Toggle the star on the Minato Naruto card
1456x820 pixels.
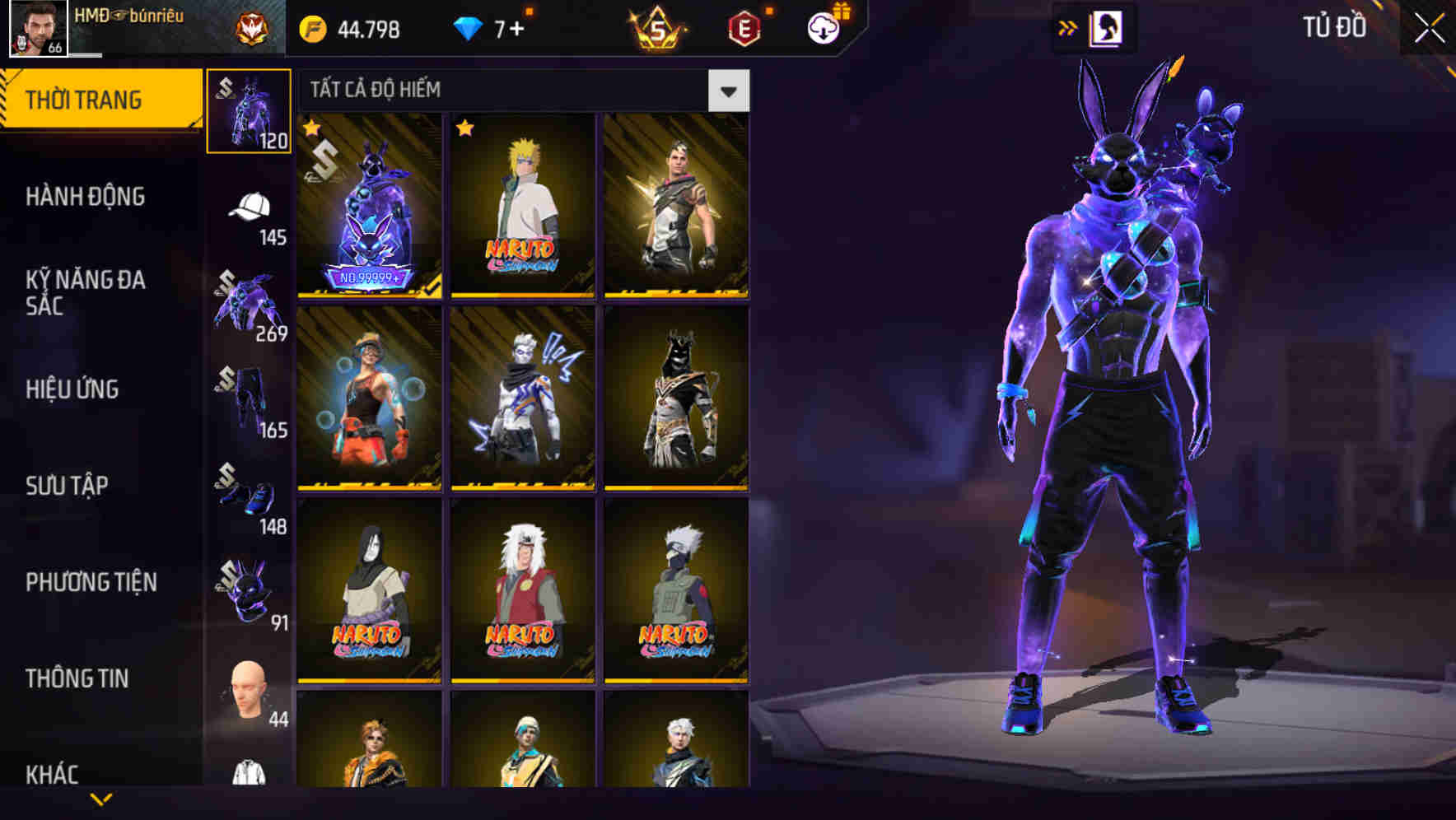tap(465, 128)
